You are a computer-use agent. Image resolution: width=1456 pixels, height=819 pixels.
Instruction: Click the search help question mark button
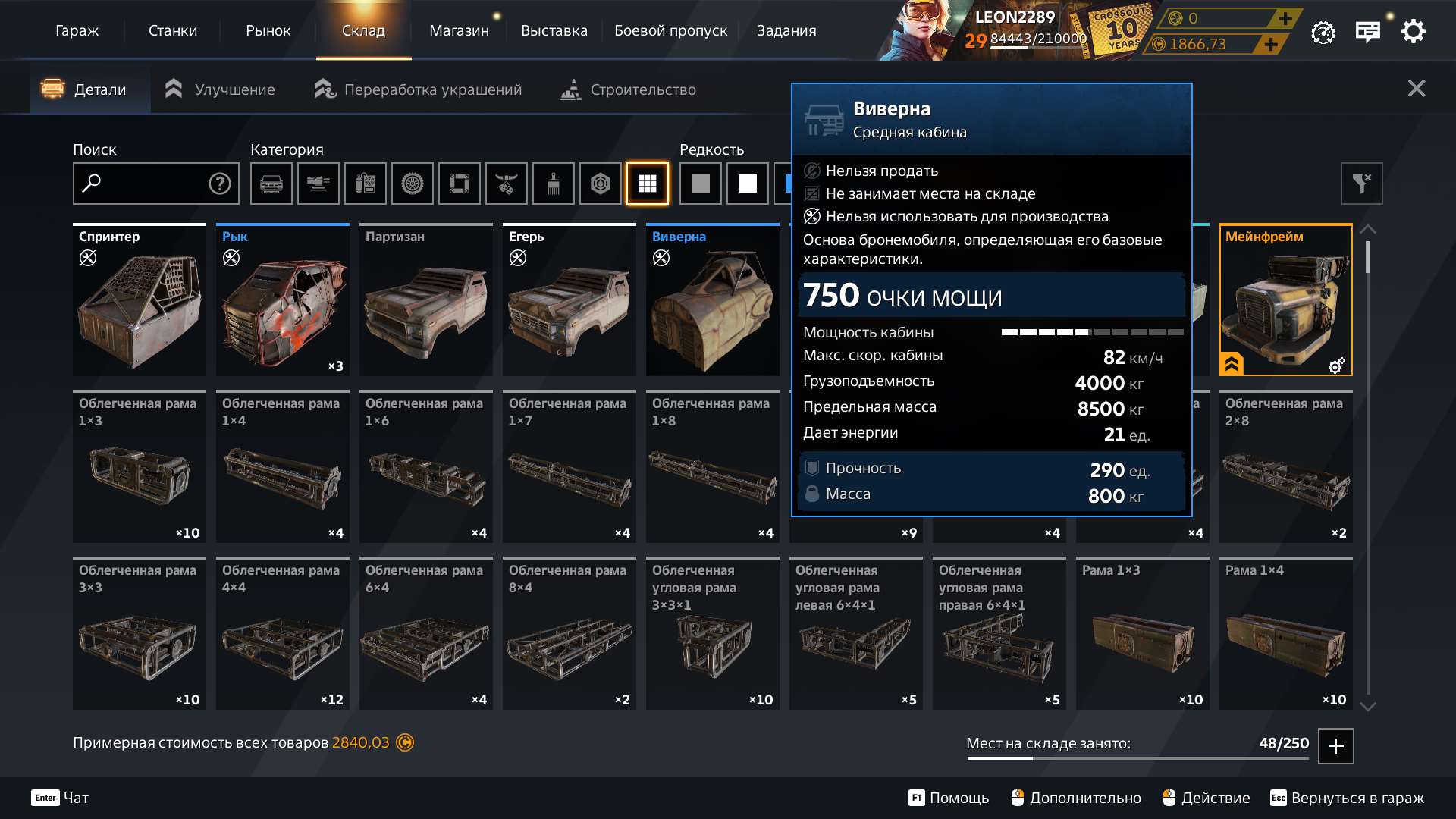pyautogui.click(x=218, y=183)
